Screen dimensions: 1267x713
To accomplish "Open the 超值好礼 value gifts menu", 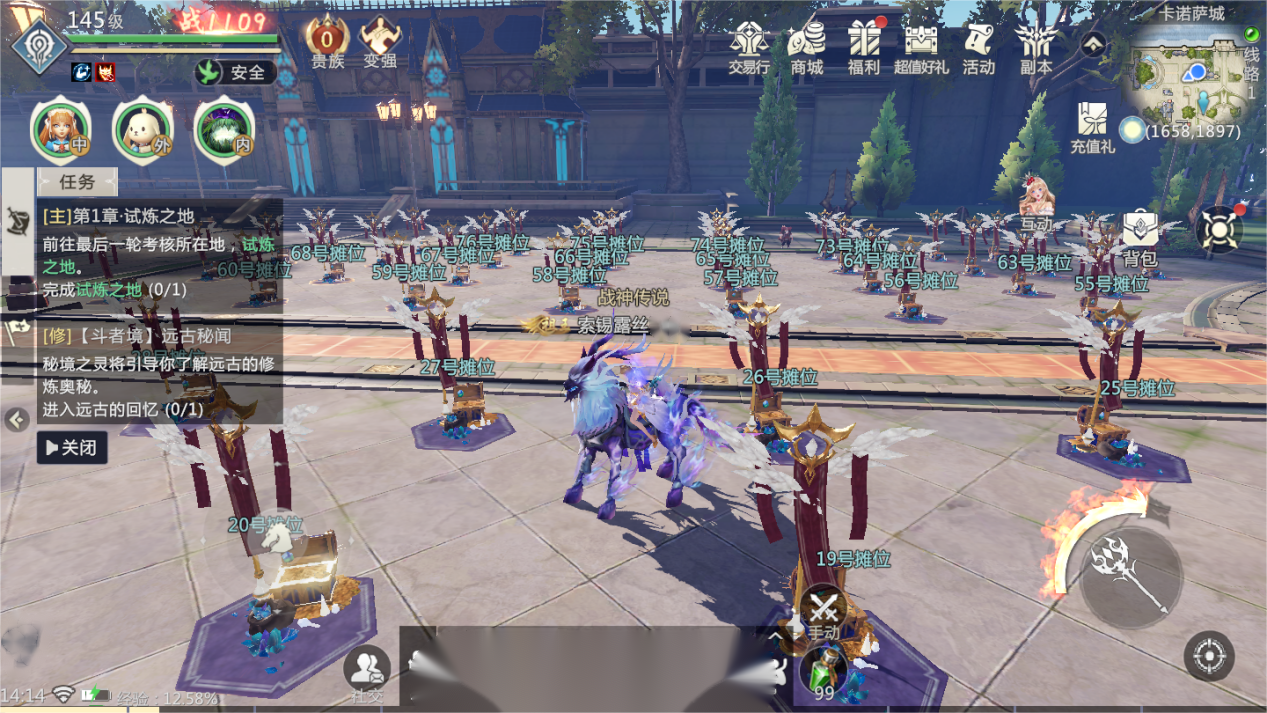I will coord(921,47).
